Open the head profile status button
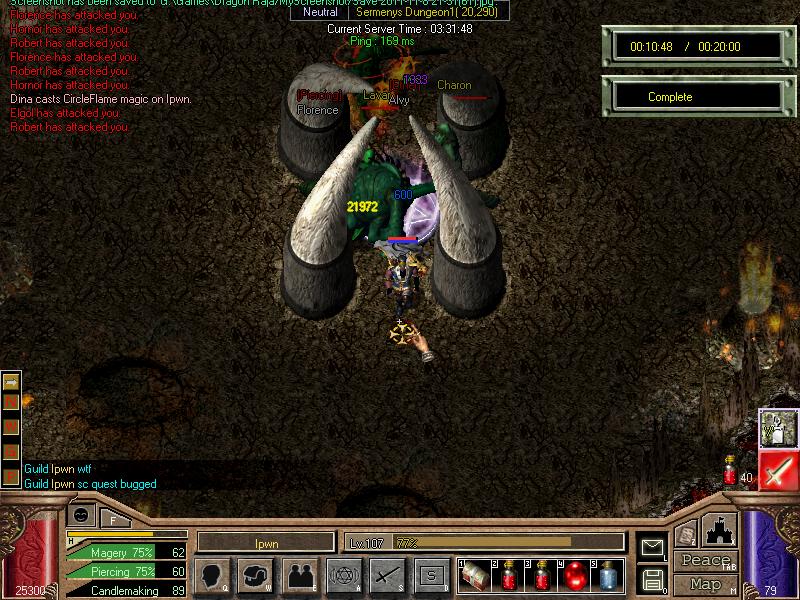The height and width of the screenshot is (600, 800). [x=212, y=575]
